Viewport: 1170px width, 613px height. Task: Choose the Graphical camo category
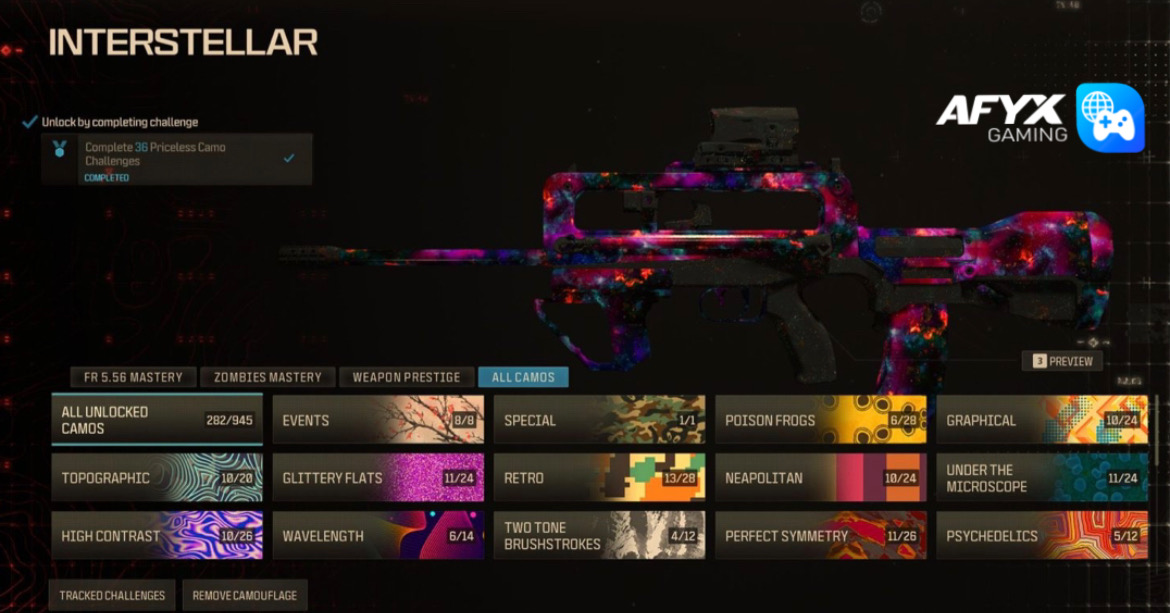click(x=1041, y=420)
